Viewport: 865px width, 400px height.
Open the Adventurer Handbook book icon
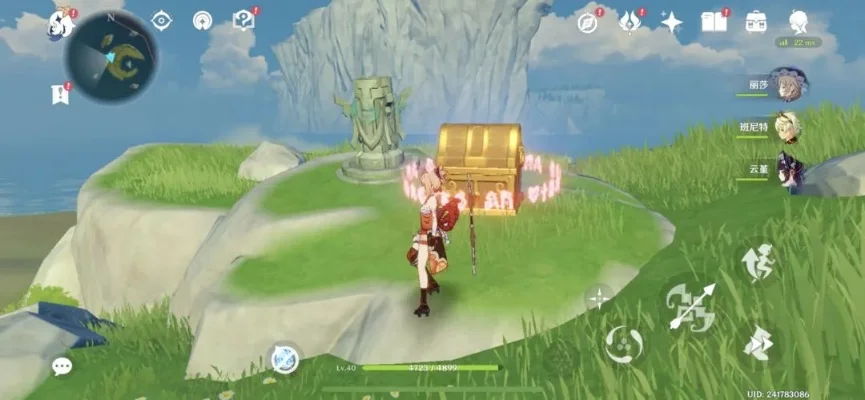tap(714, 21)
